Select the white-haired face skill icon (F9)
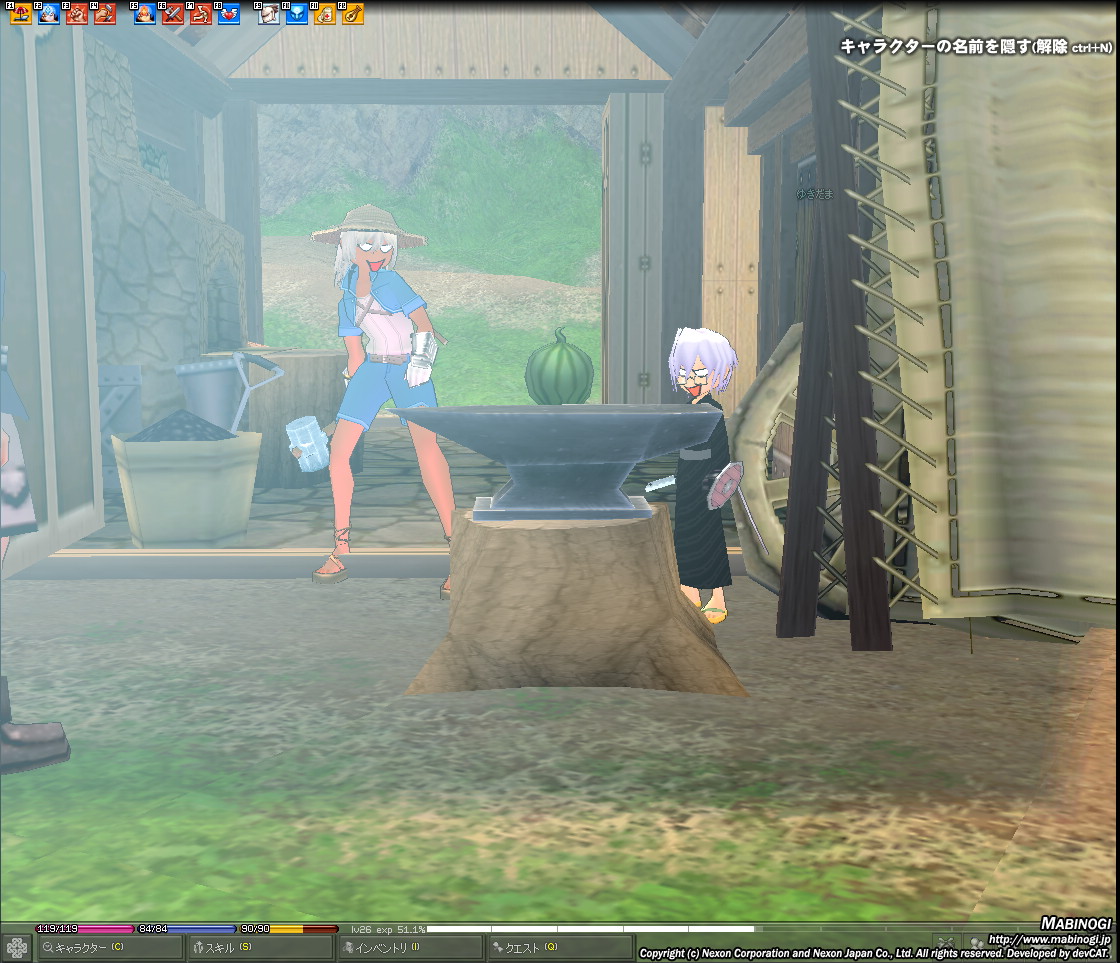The height and width of the screenshot is (963, 1120). 269,14
